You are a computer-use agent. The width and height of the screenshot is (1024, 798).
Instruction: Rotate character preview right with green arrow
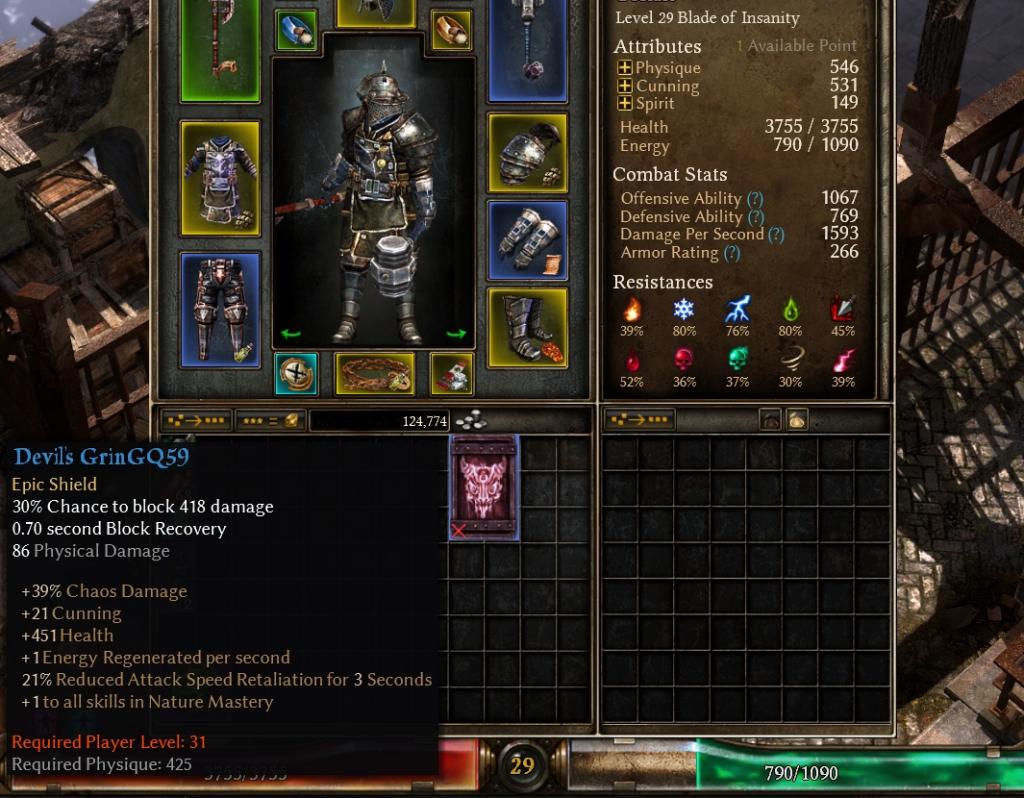coord(456,334)
